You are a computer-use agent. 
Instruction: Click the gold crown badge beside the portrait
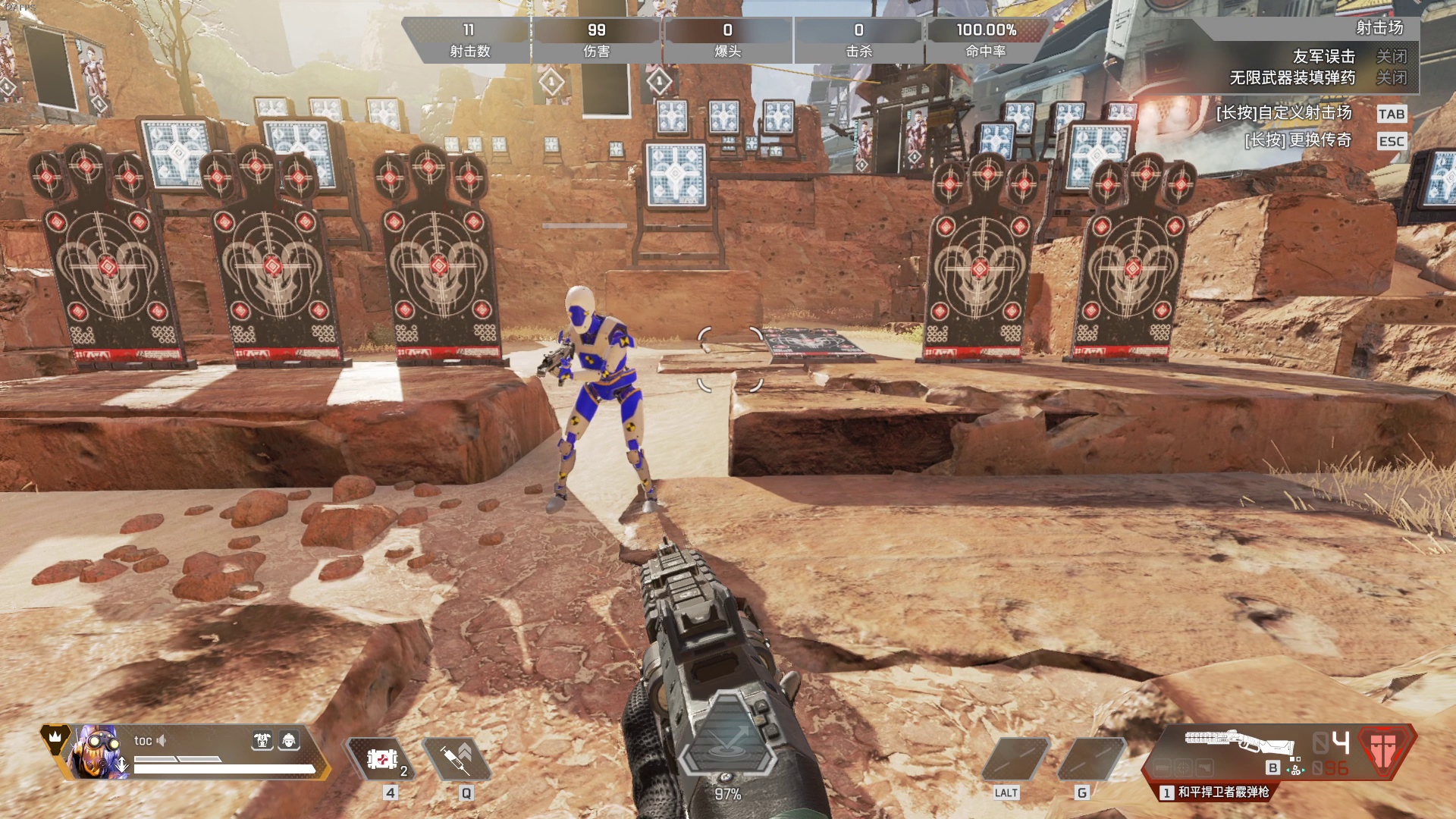tap(55, 736)
